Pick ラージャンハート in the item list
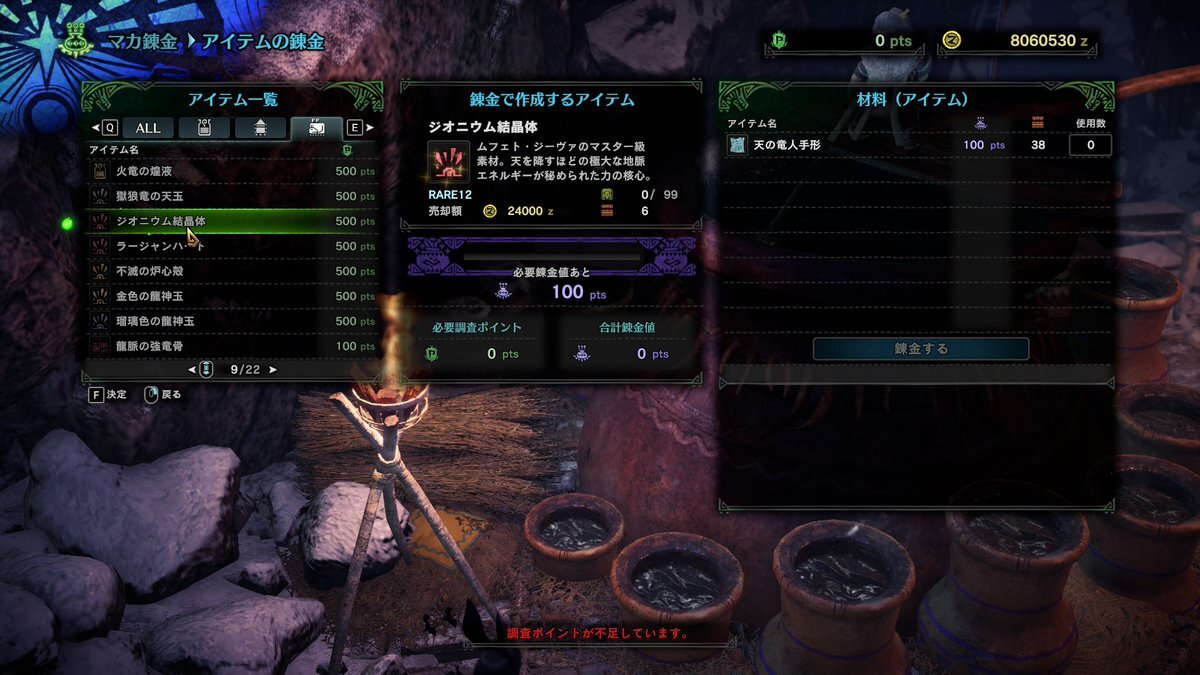This screenshot has width=1200, height=675. [x=230, y=246]
